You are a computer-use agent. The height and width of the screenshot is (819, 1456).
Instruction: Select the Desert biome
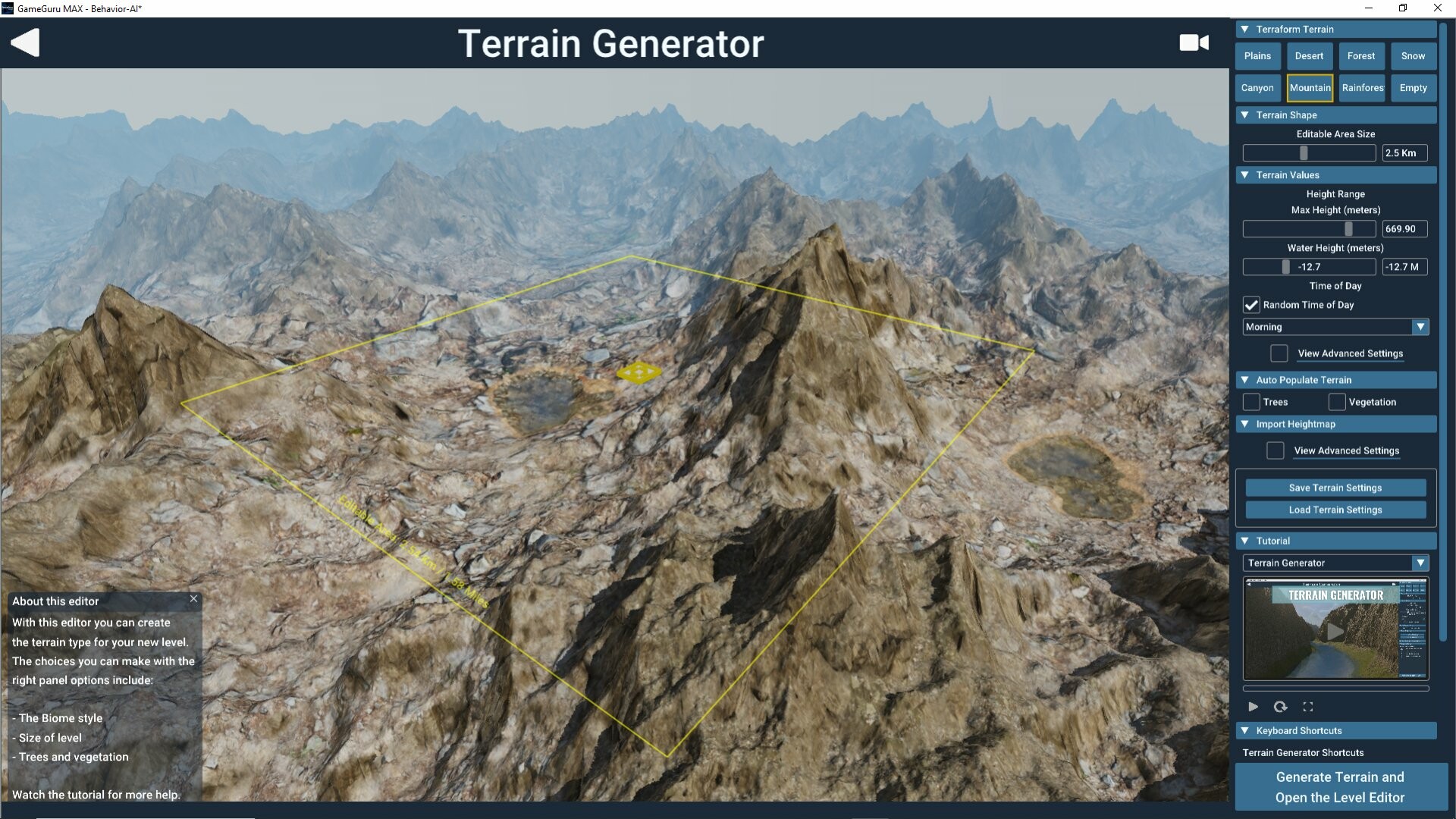(1309, 56)
